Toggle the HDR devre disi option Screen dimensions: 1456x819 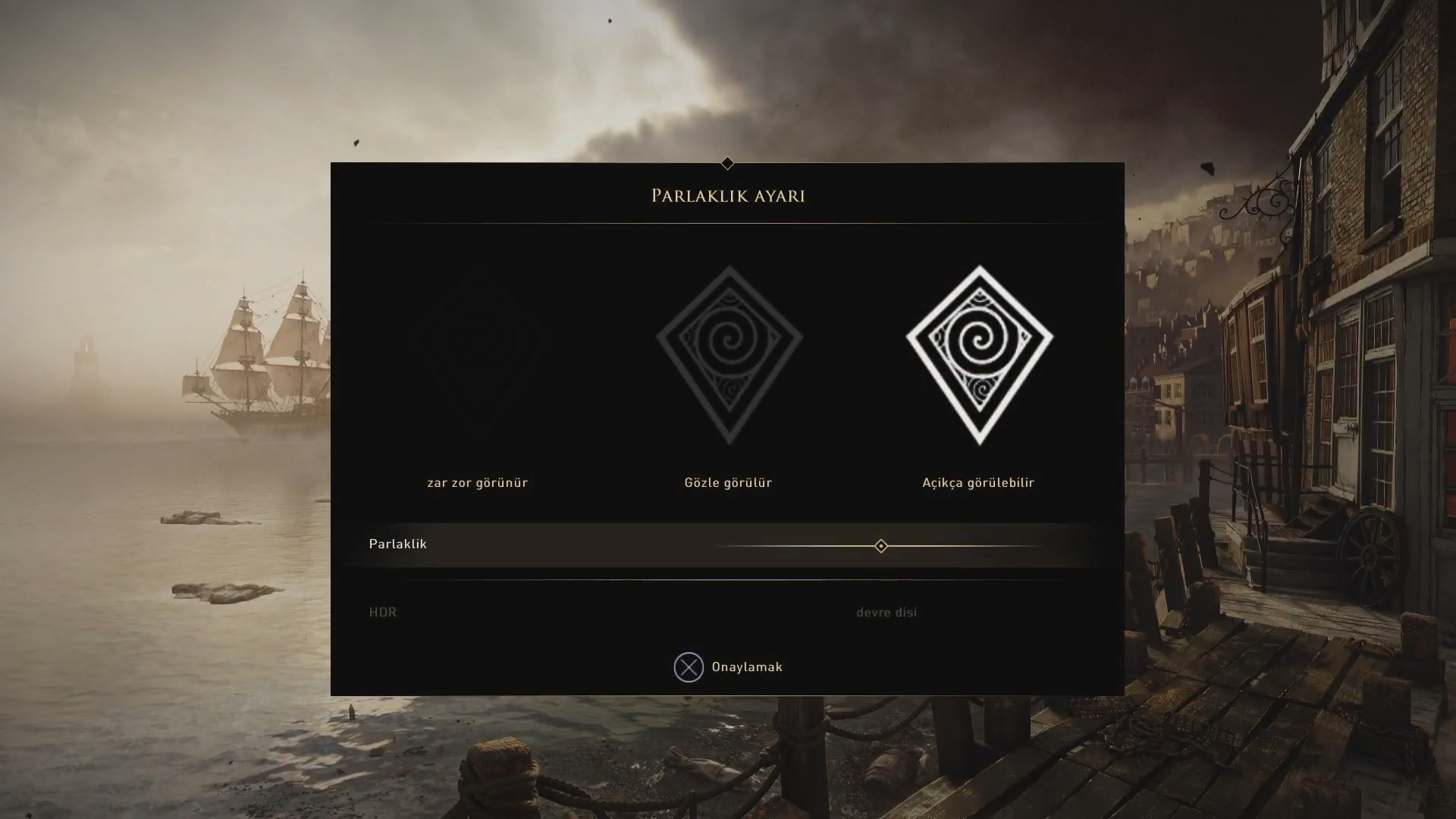click(886, 613)
